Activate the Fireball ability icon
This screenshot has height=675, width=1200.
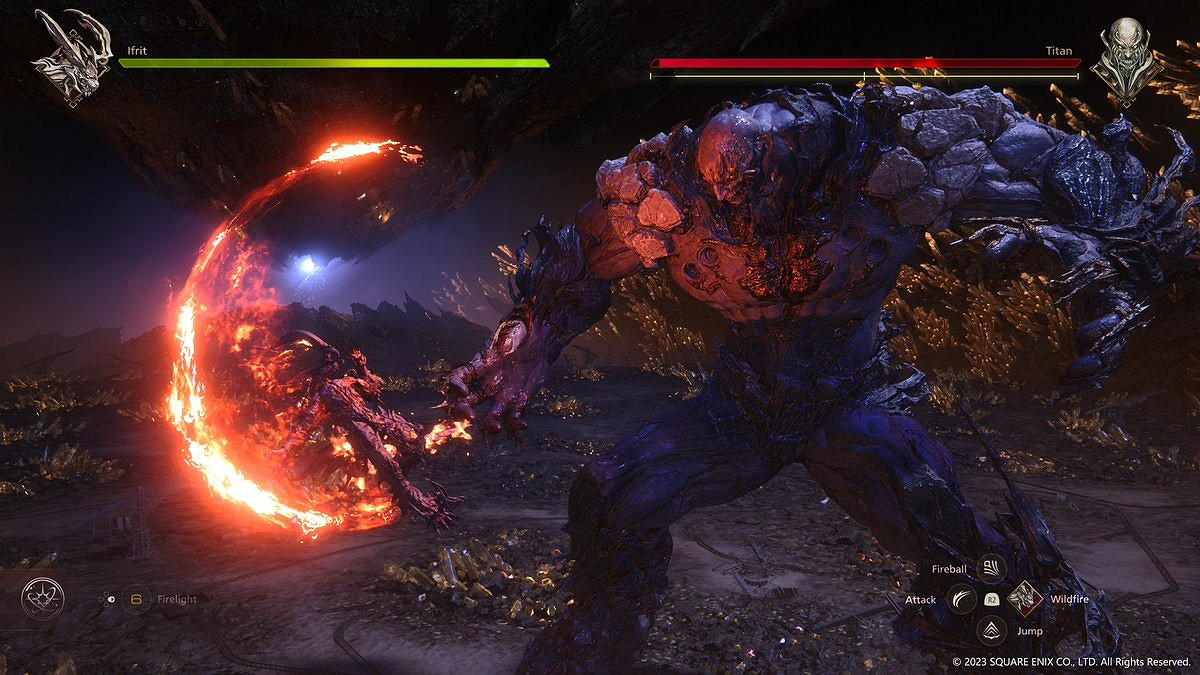point(991,569)
